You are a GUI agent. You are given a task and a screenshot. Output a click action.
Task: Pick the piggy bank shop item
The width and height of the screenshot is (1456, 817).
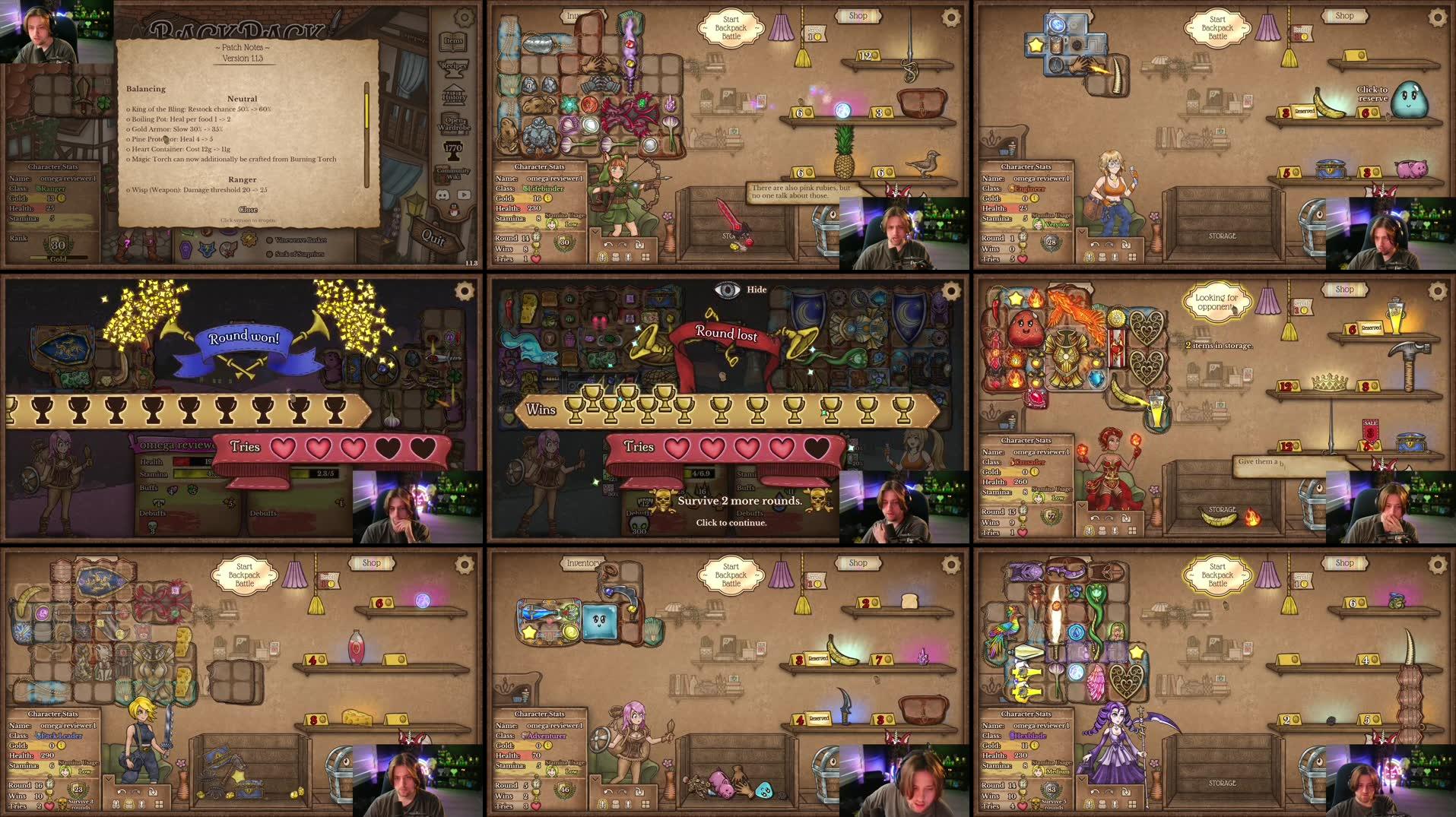click(x=1410, y=169)
